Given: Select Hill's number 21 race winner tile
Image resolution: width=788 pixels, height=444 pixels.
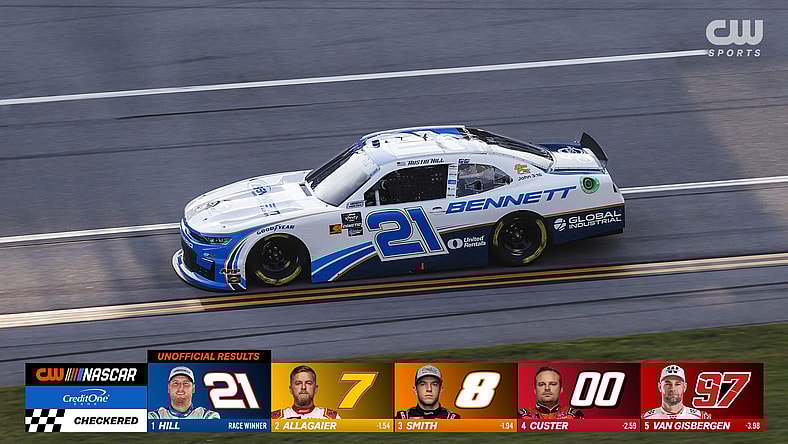Looking at the screenshot, I should coord(208,392).
